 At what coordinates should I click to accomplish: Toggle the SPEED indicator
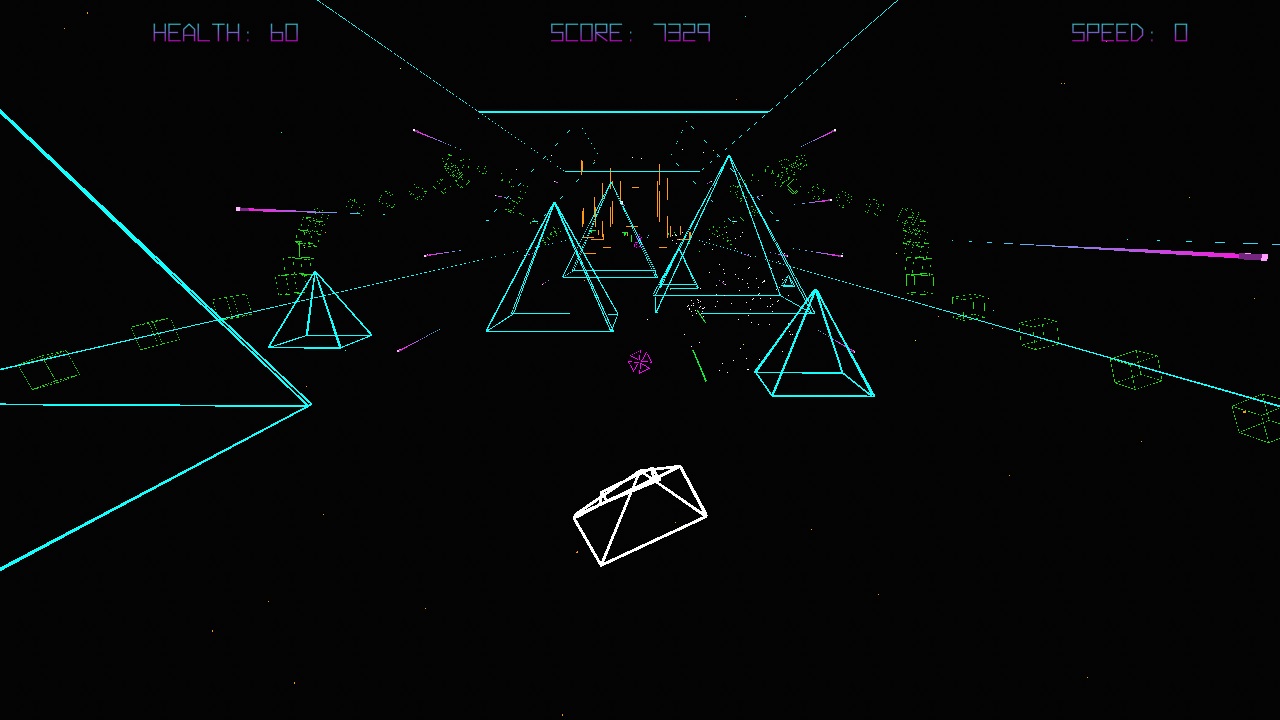[1128, 33]
